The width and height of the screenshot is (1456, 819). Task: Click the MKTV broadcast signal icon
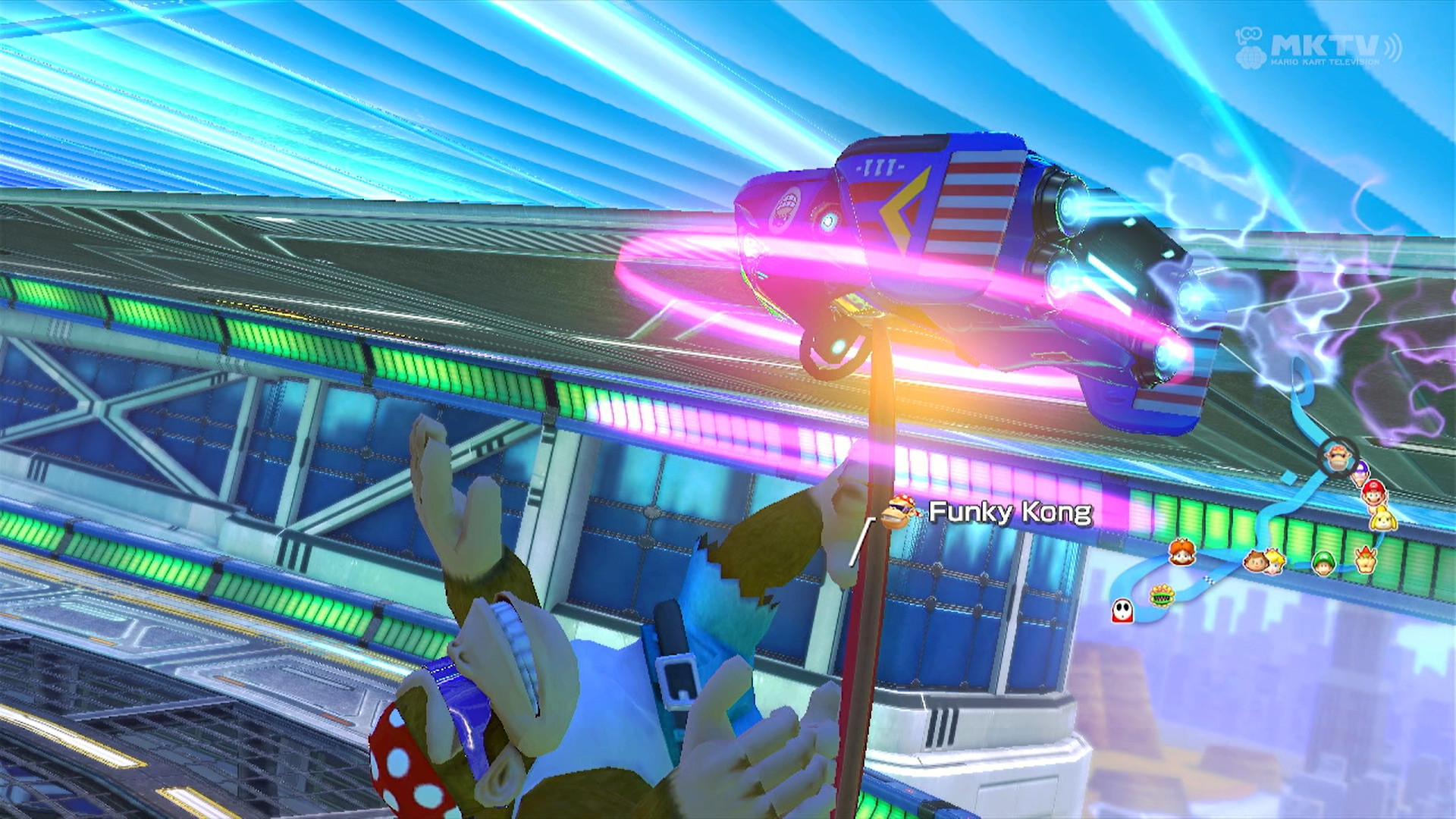click(x=1392, y=47)
